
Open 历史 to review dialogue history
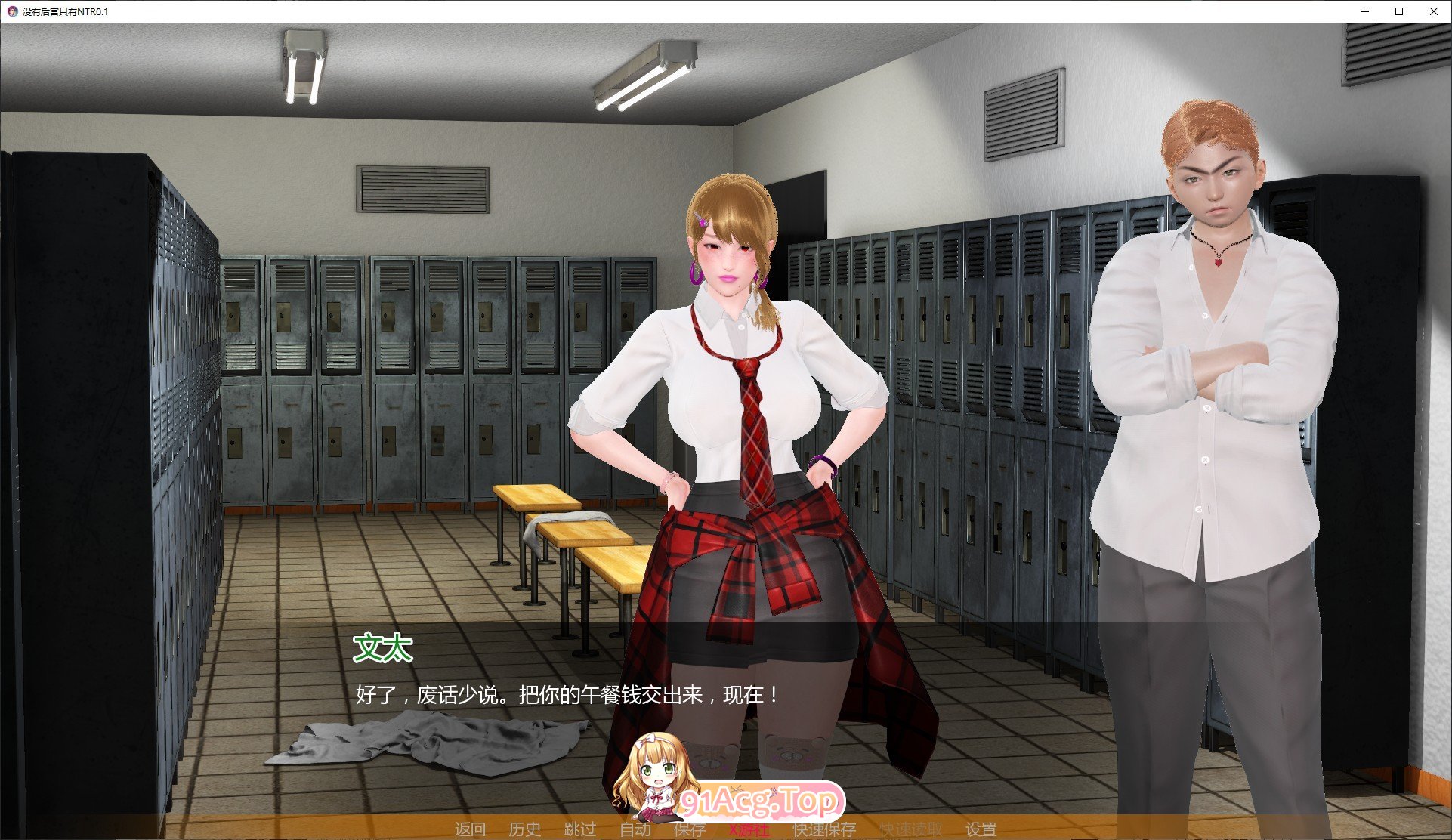(525, 829)
